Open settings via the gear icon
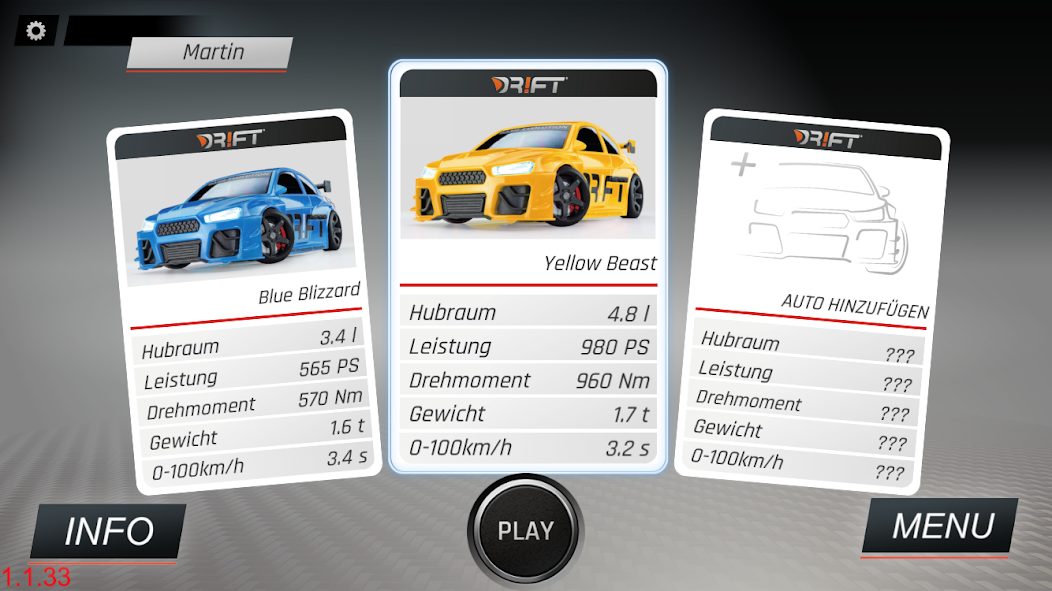This screenshot has width=1052, height=591. tap(36, 31)
